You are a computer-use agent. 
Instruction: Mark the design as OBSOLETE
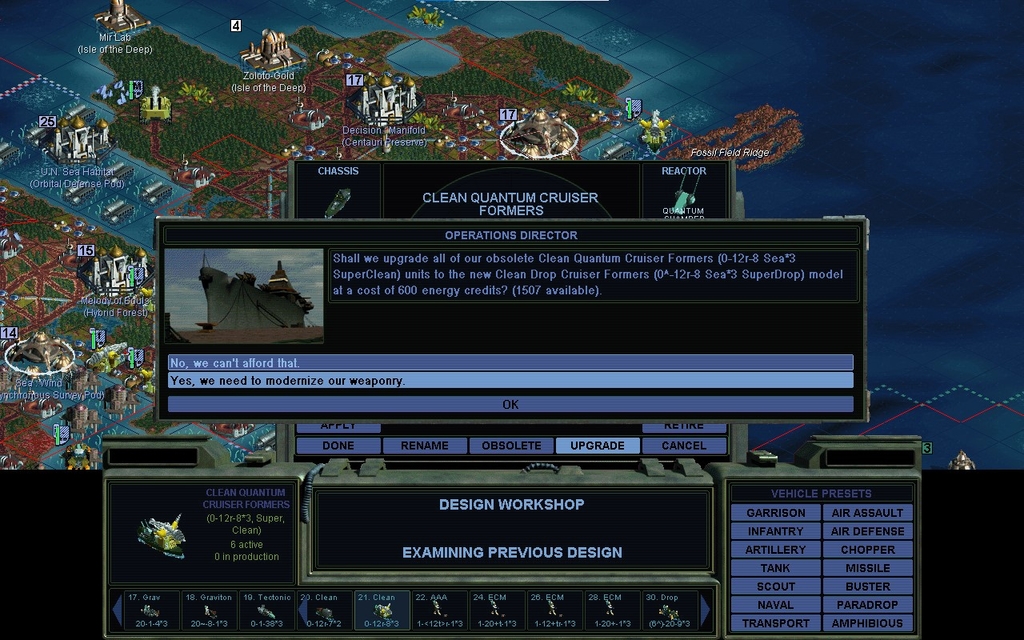pos(511,445)
